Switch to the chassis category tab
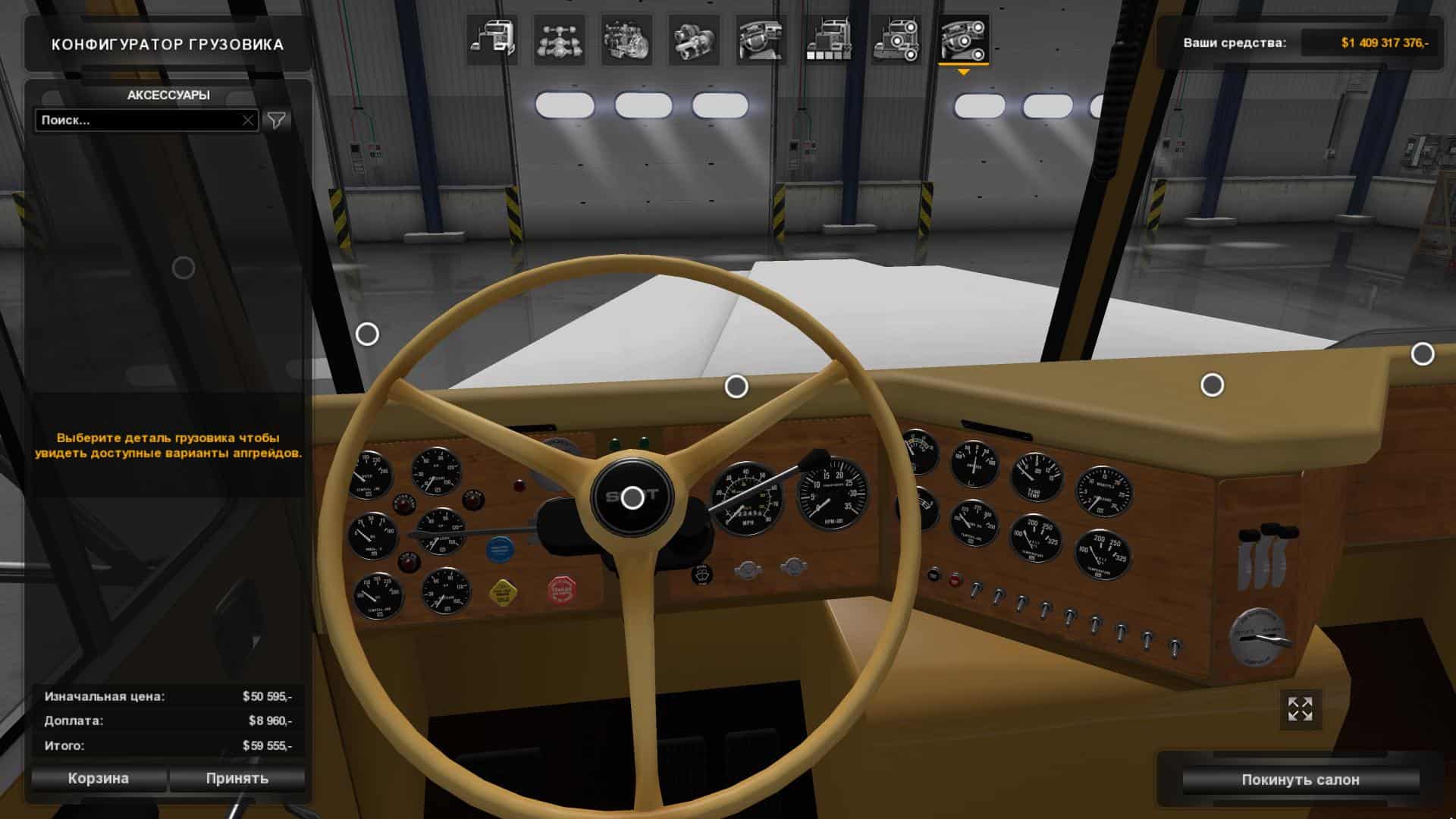 (559, 40)
